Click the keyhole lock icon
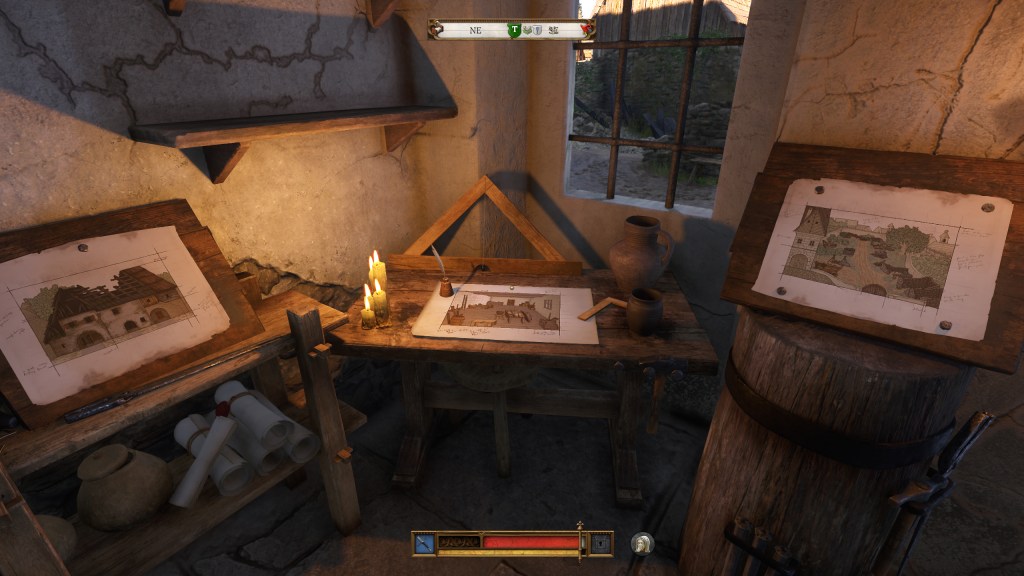The height and width of the screenshot is (576, 1024). point(600,543)
